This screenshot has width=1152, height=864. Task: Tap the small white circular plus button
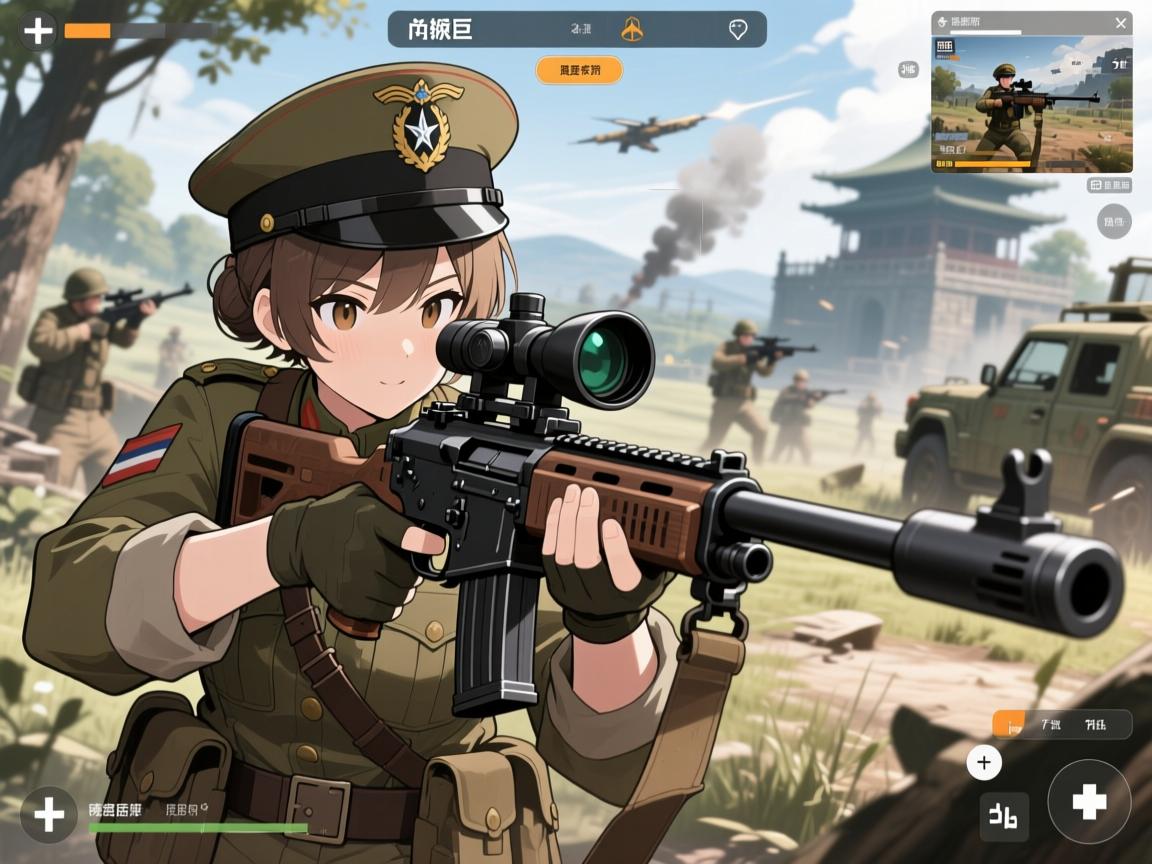984,764
